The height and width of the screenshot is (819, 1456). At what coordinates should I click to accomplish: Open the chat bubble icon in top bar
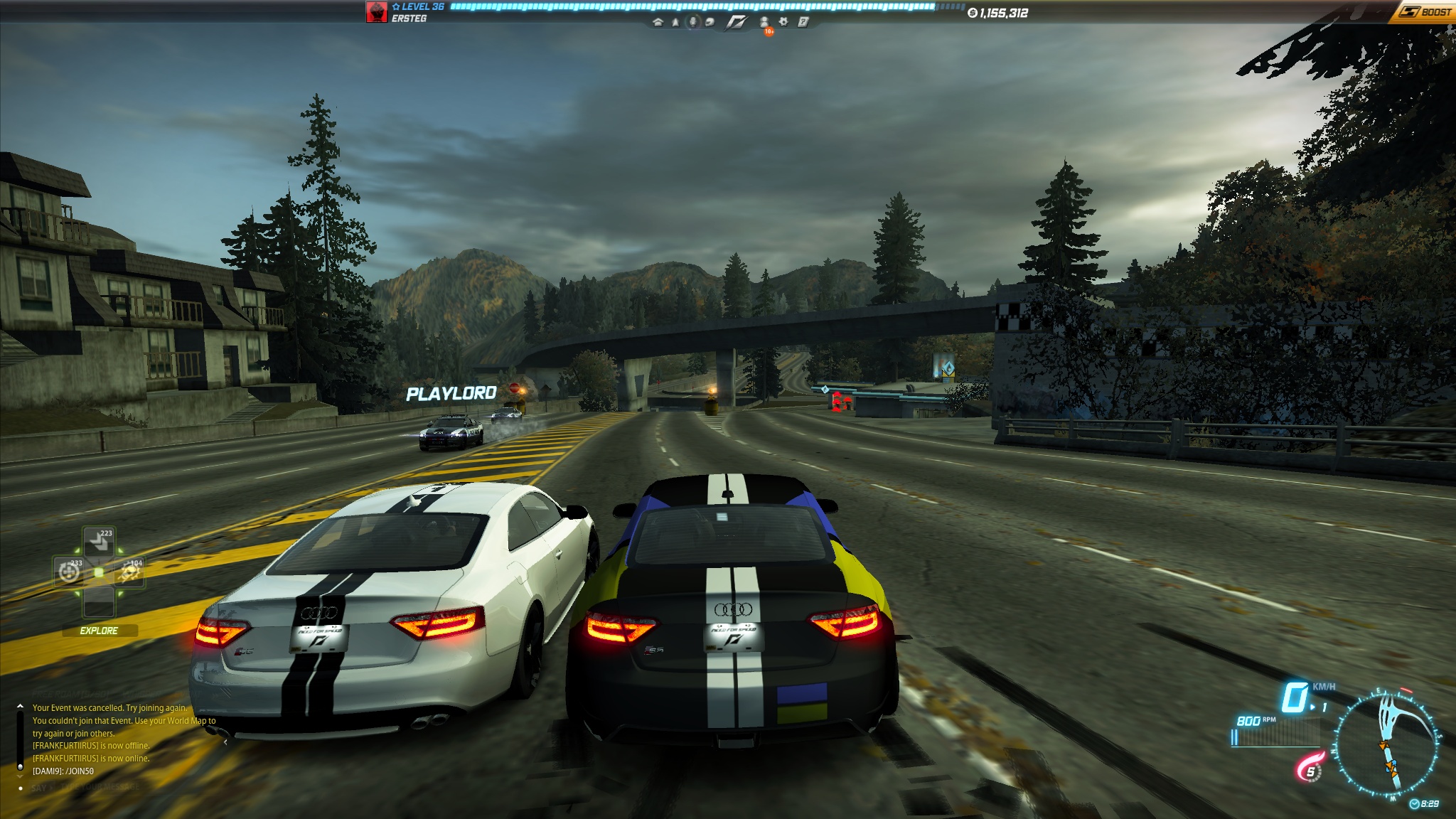point(710,22)
